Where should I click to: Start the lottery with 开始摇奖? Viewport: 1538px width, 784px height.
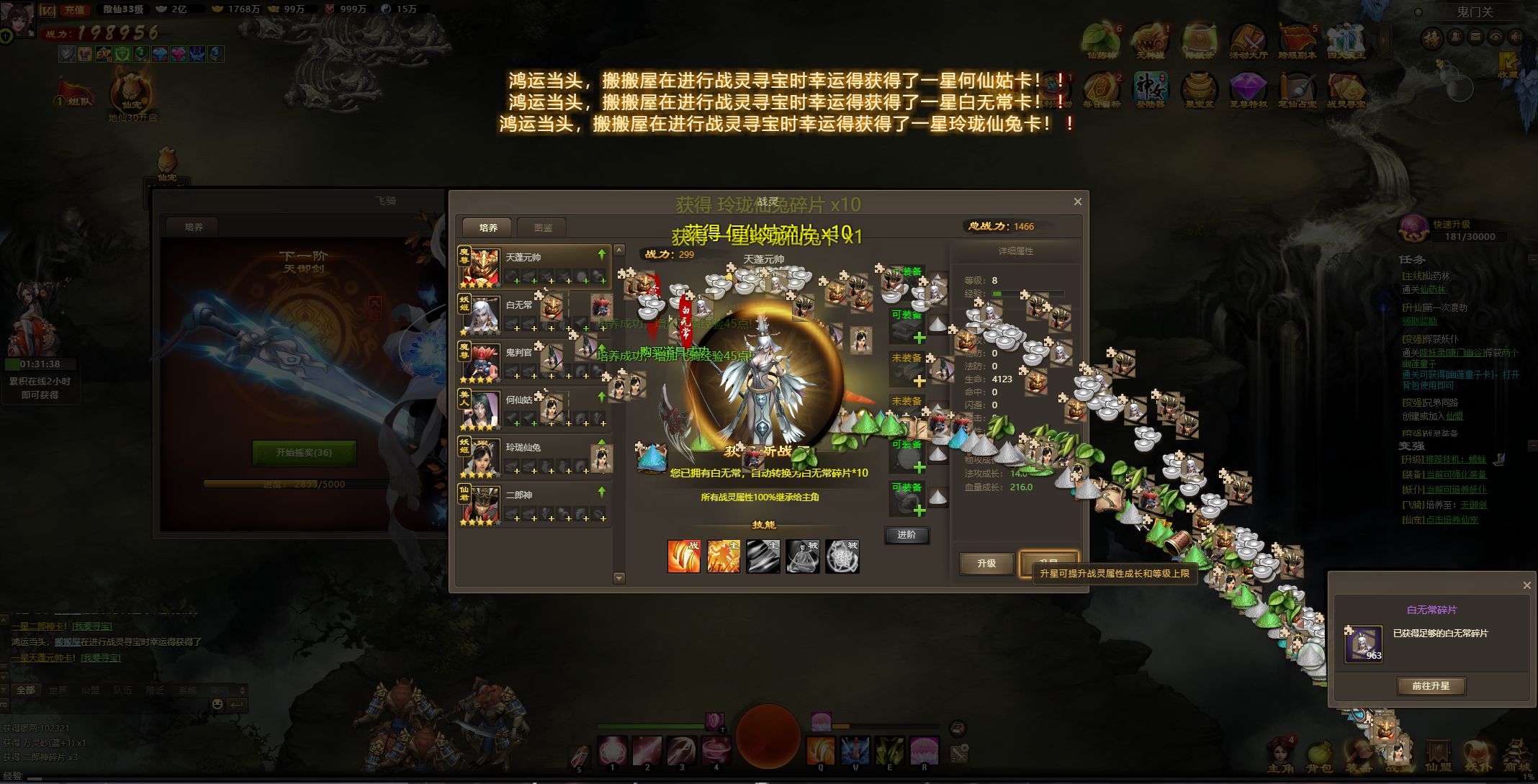click(x=304, y=453)
